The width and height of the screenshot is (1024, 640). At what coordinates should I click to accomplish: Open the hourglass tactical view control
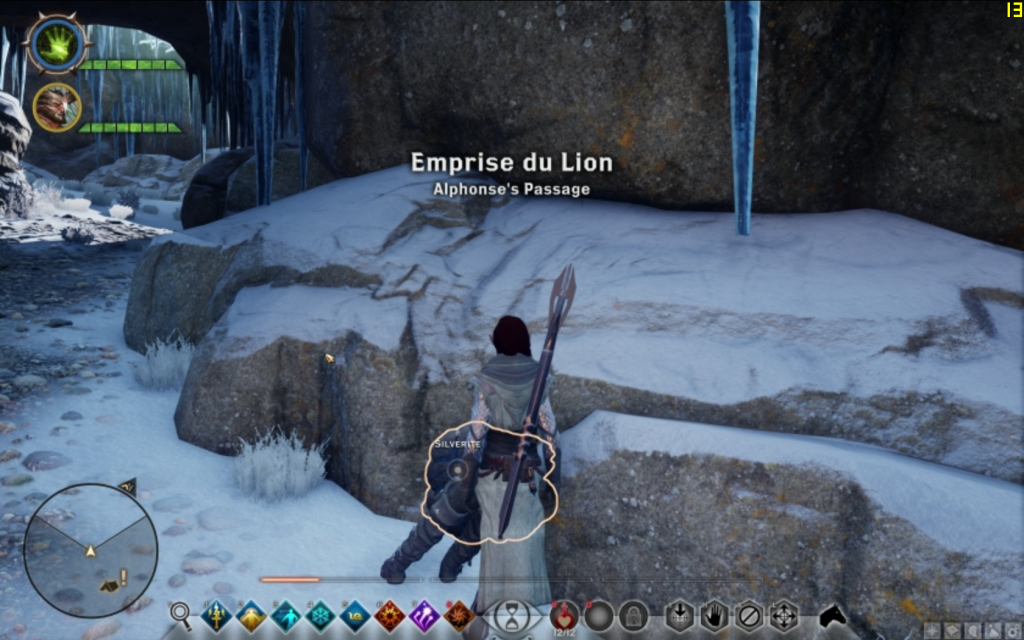511,613
